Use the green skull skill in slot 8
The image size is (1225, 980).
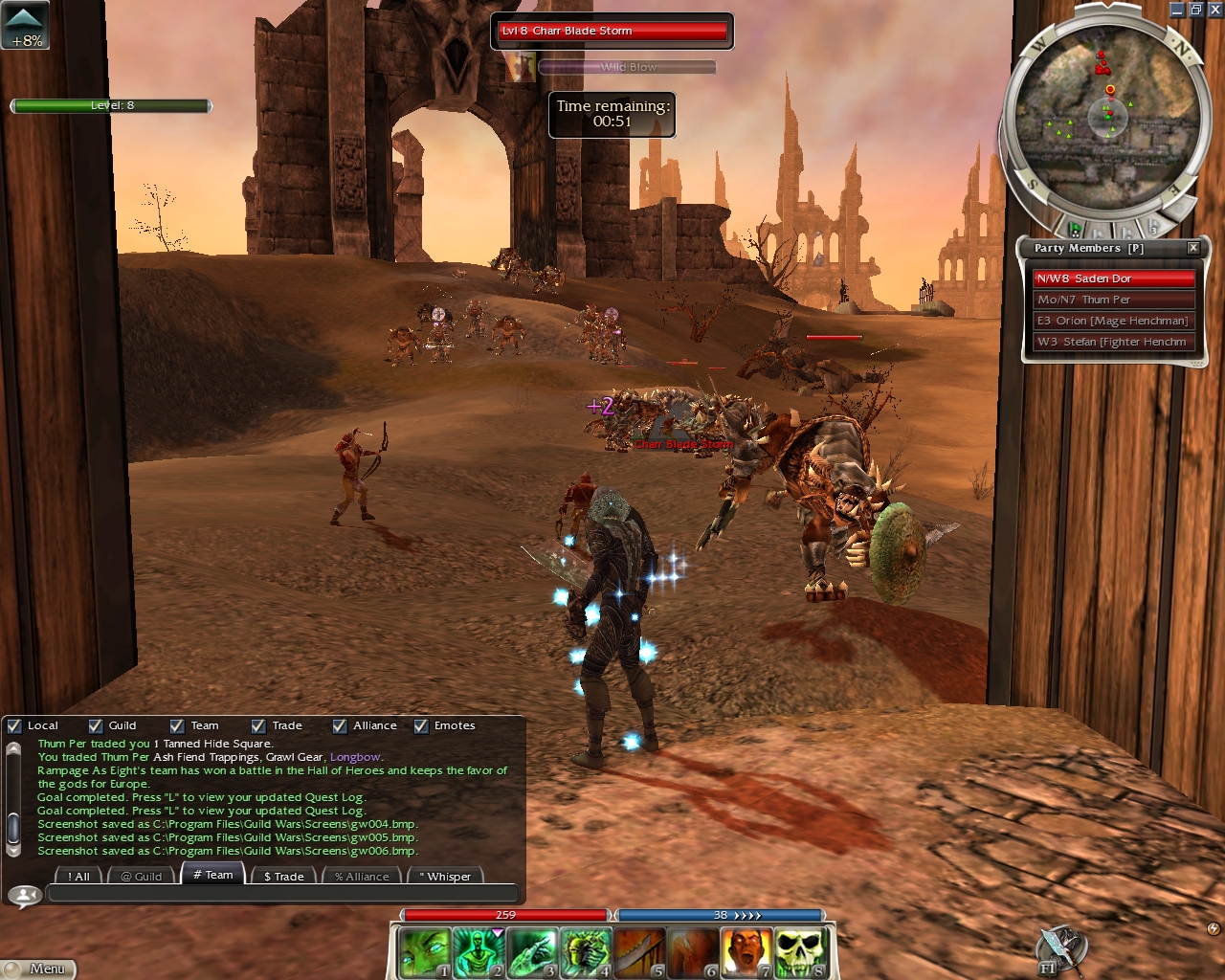pyautogui.click(x=800, y=953)
